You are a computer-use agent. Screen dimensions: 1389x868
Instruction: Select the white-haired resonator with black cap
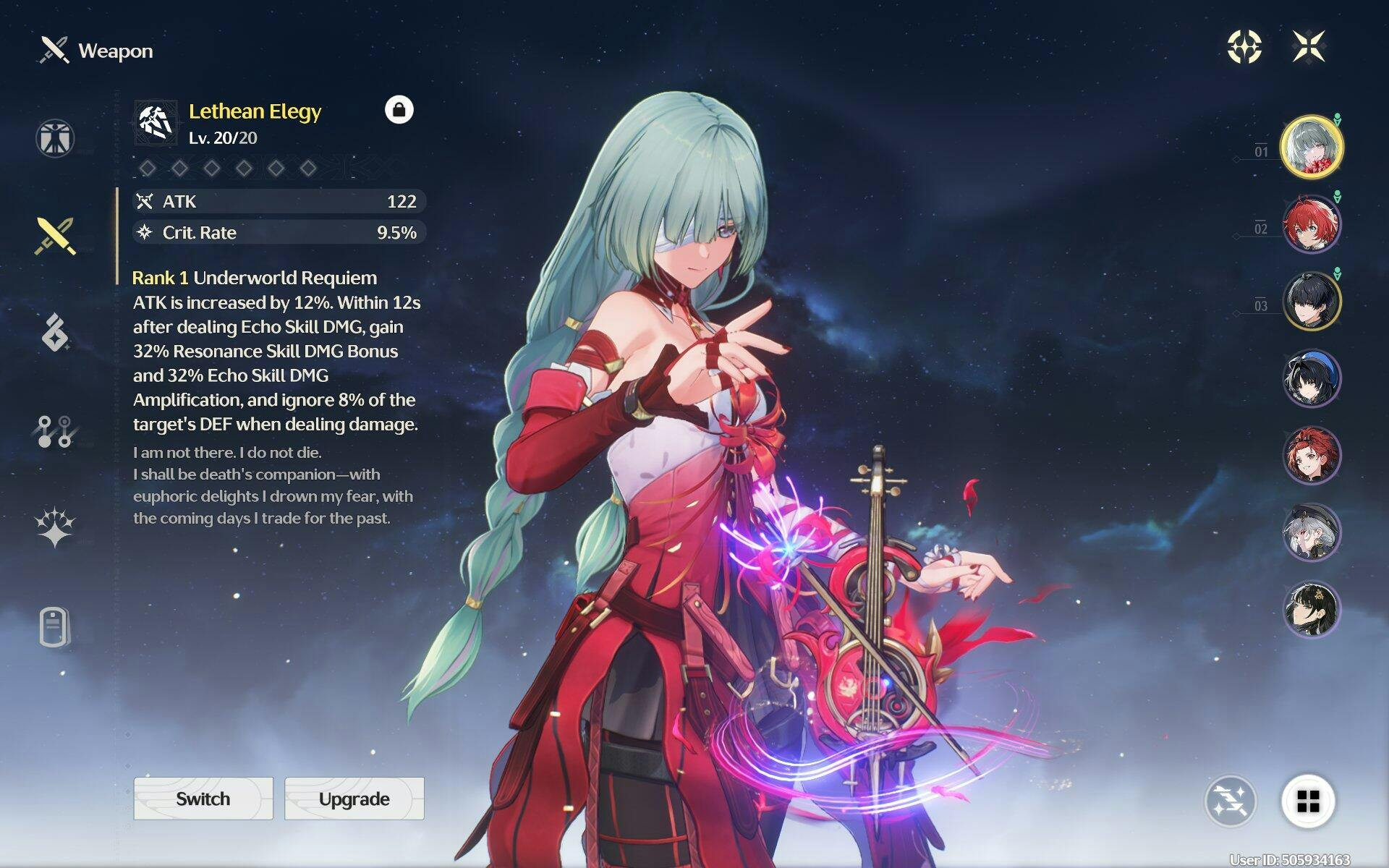click(x=1311, y=532)
